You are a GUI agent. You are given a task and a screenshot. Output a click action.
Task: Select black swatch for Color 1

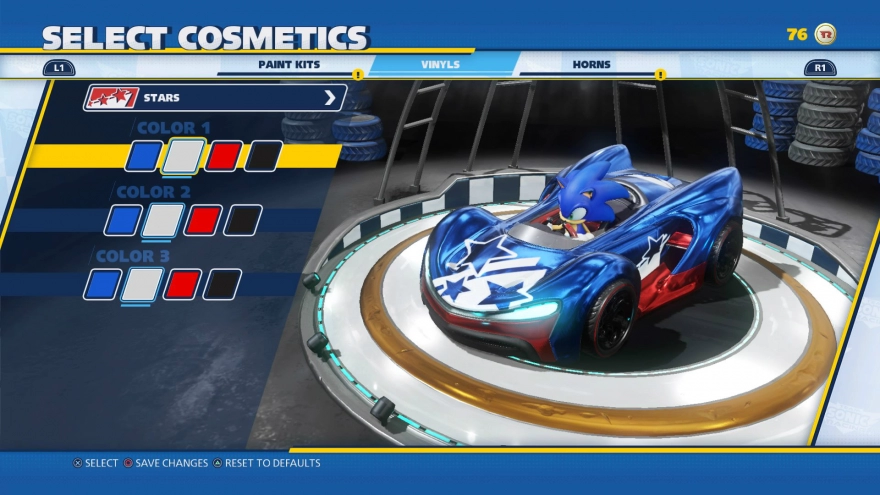pyautogui.click(x=263, y=156)
